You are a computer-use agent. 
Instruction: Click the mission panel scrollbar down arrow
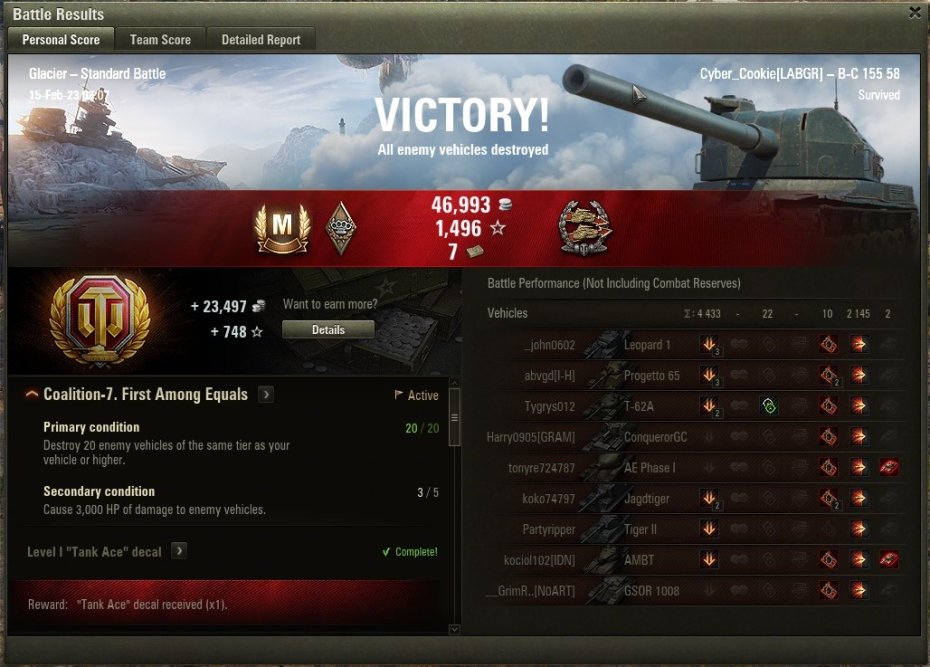(x=455, y=629)
